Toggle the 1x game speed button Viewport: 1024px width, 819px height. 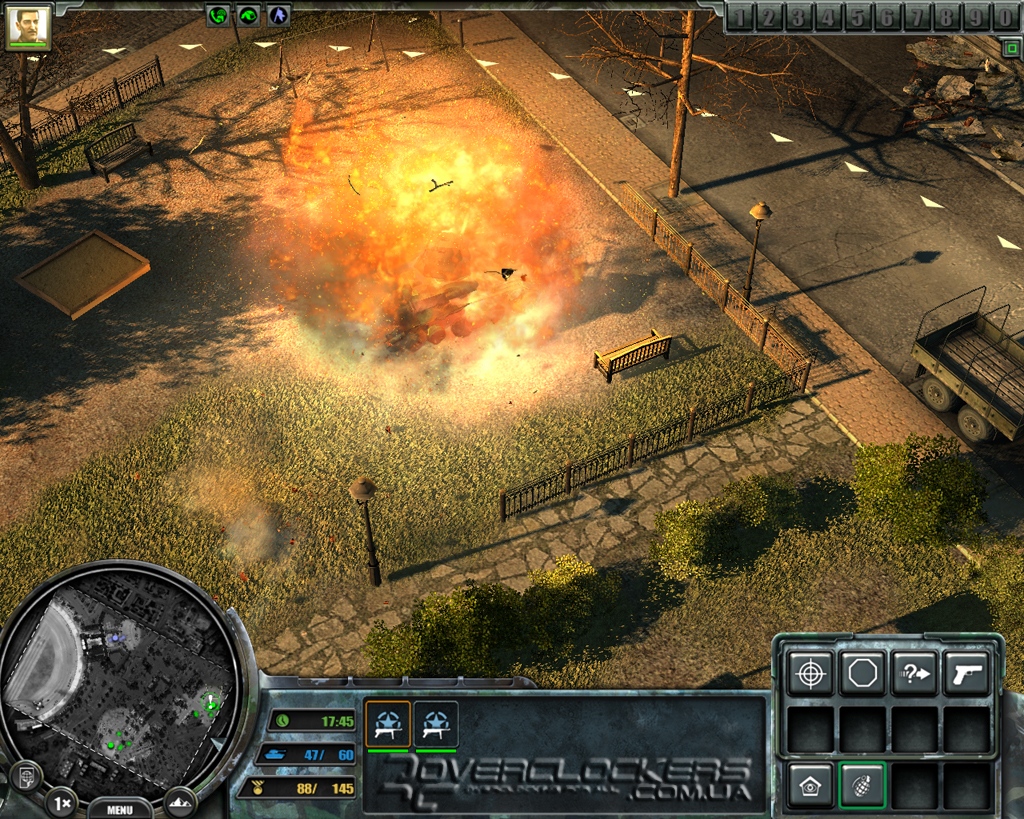pyautogui.click(x=62, y=802)
